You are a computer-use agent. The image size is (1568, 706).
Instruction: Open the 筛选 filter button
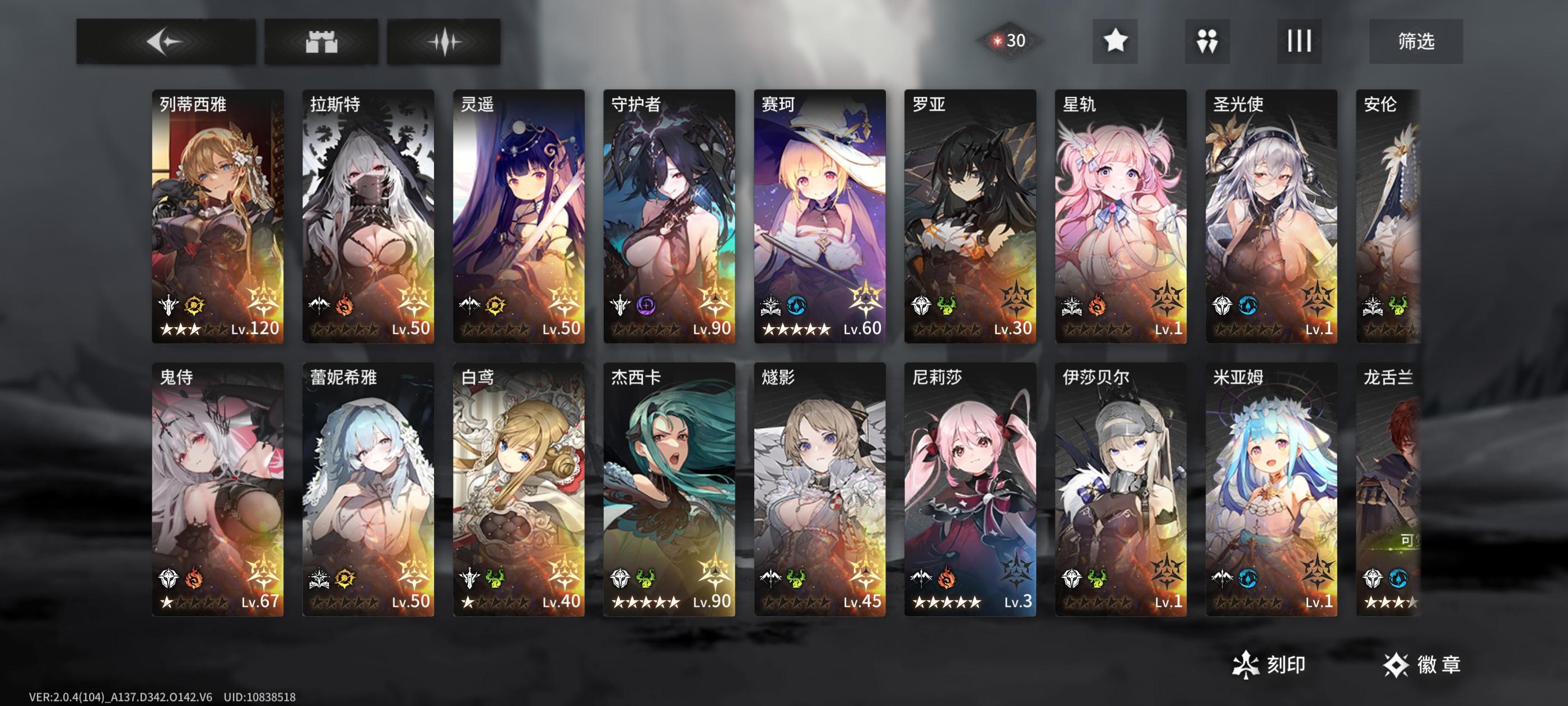click(1414, 41)
